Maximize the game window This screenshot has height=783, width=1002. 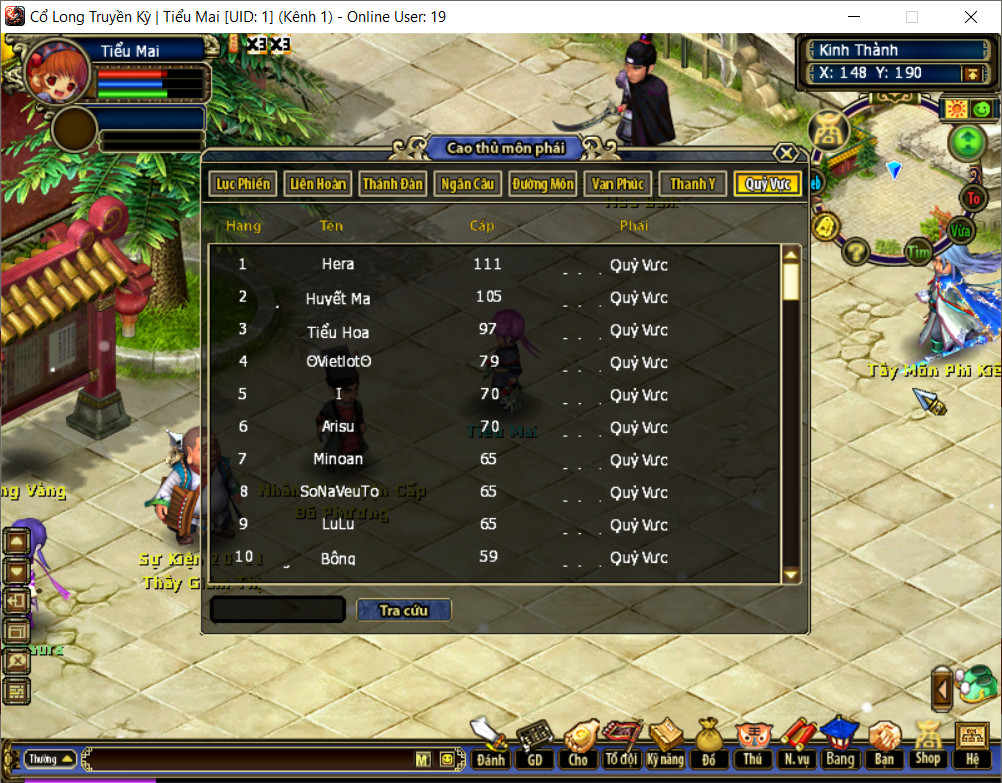[x=911, y=17]
